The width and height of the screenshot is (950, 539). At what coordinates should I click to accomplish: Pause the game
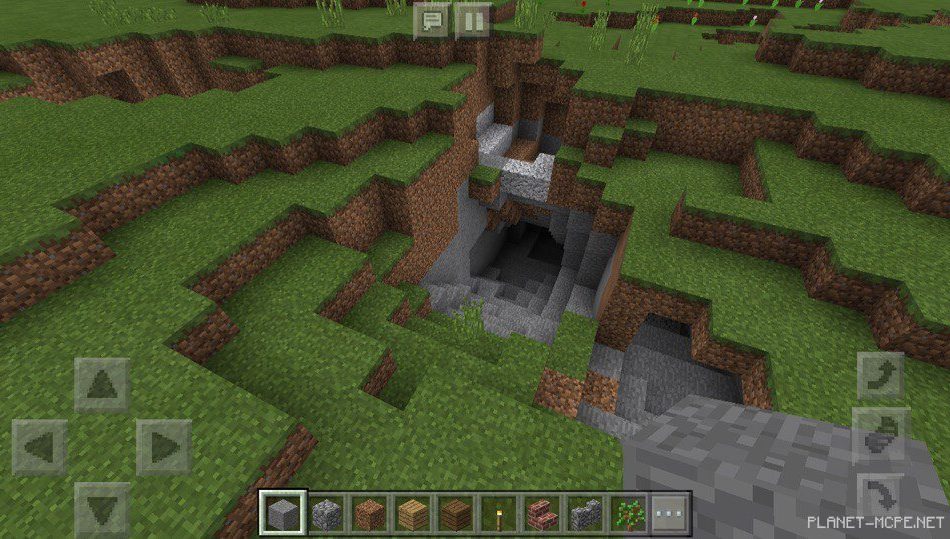pos(472,21)
